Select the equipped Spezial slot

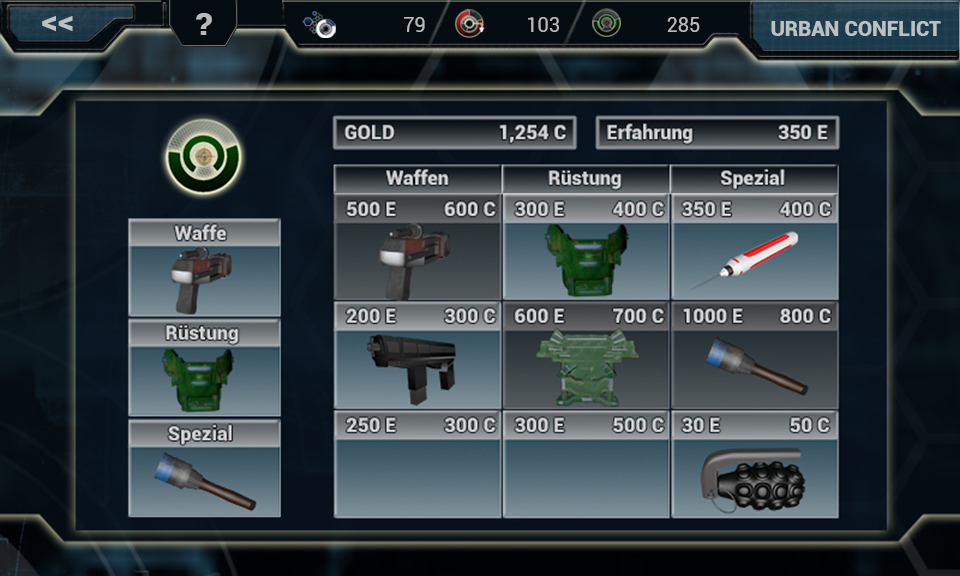204,468
